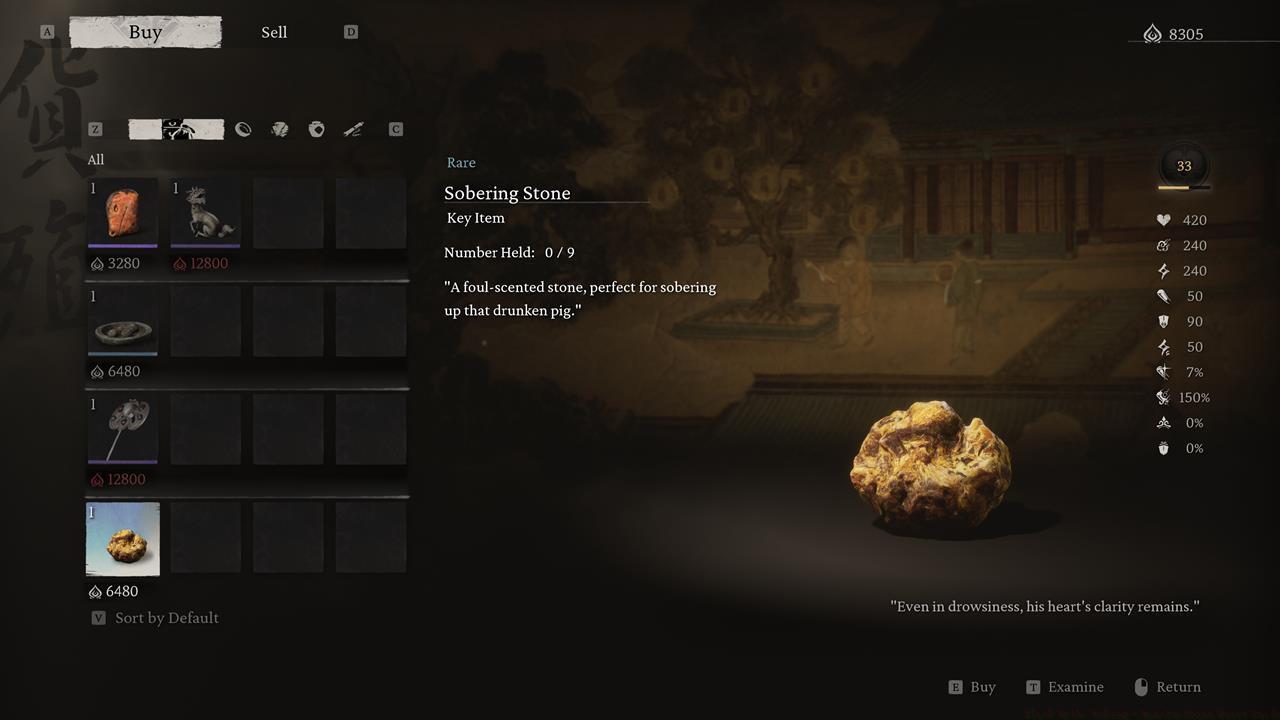Open the Sort by Default dropdown
The image size is (1280, 720).
(166, 617)
